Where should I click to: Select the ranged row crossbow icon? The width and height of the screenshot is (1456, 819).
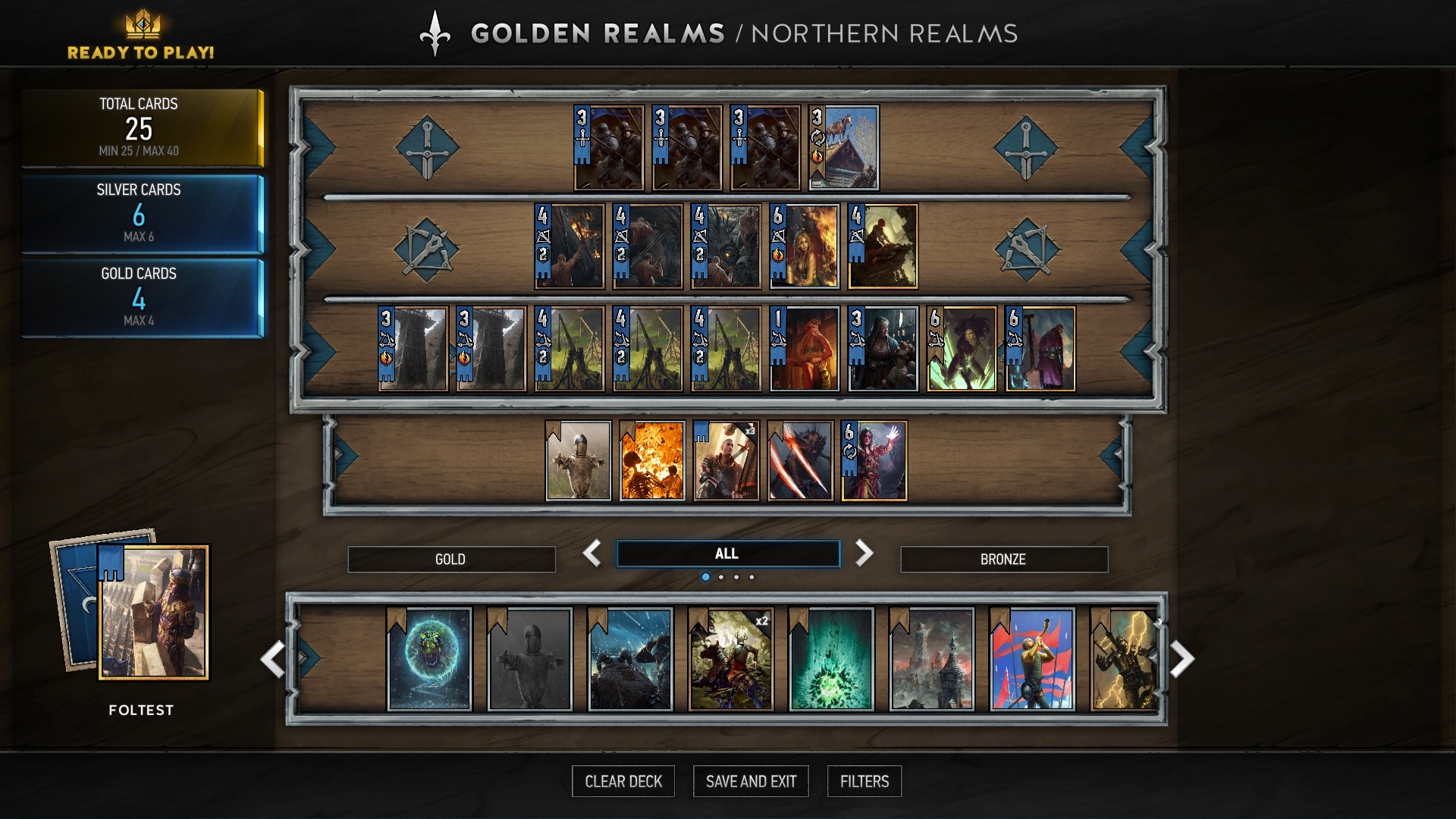pos(425,246)
